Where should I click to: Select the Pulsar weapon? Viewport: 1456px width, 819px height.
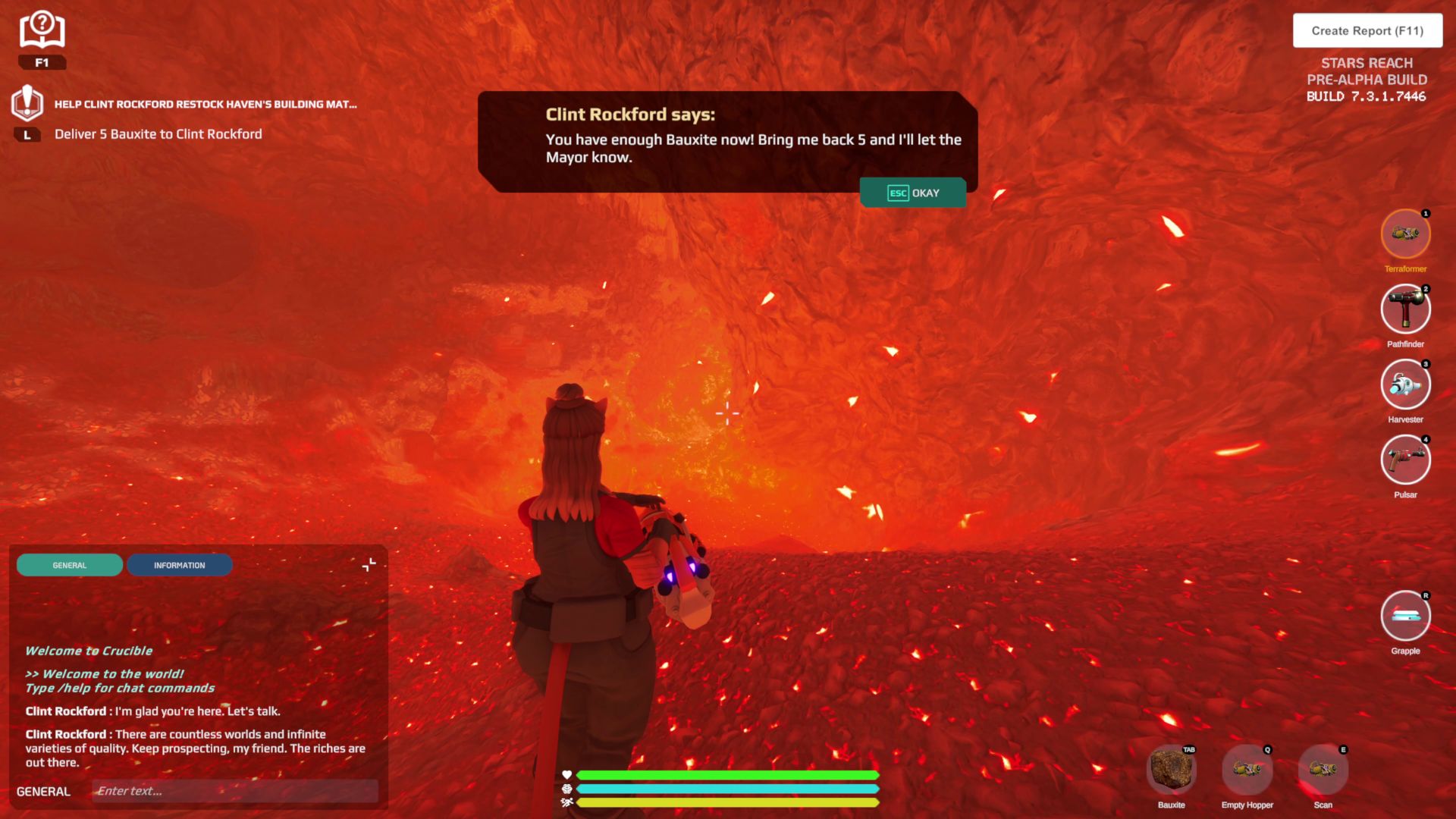click(x=1405, y=460)
